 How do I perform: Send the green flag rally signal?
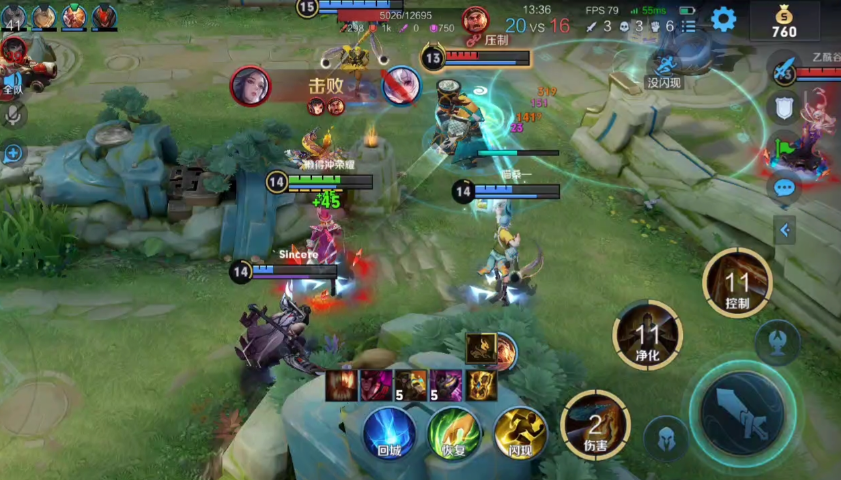coord(784,147)
